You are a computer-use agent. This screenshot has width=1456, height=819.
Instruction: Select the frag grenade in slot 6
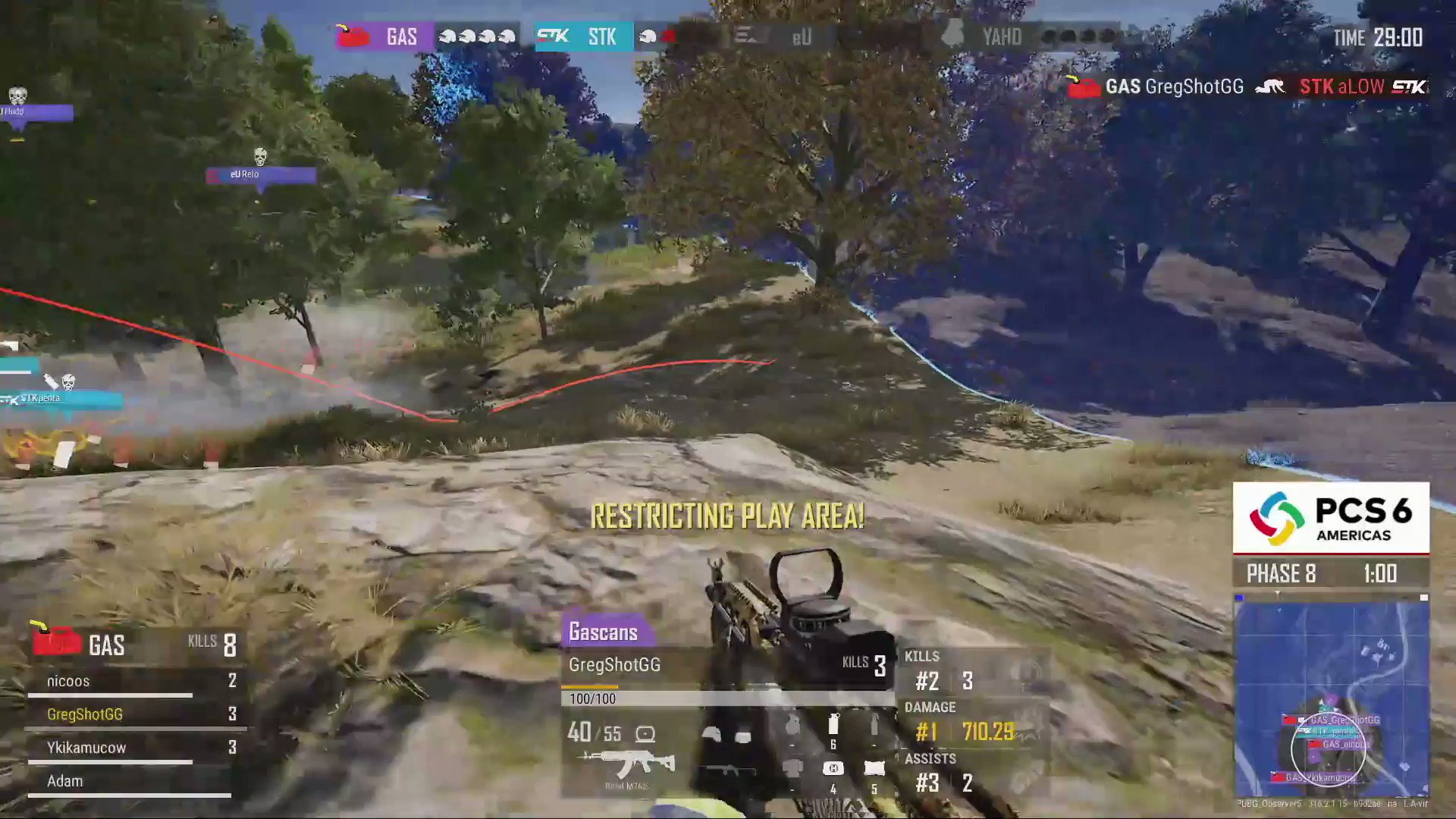click(833, 725)
